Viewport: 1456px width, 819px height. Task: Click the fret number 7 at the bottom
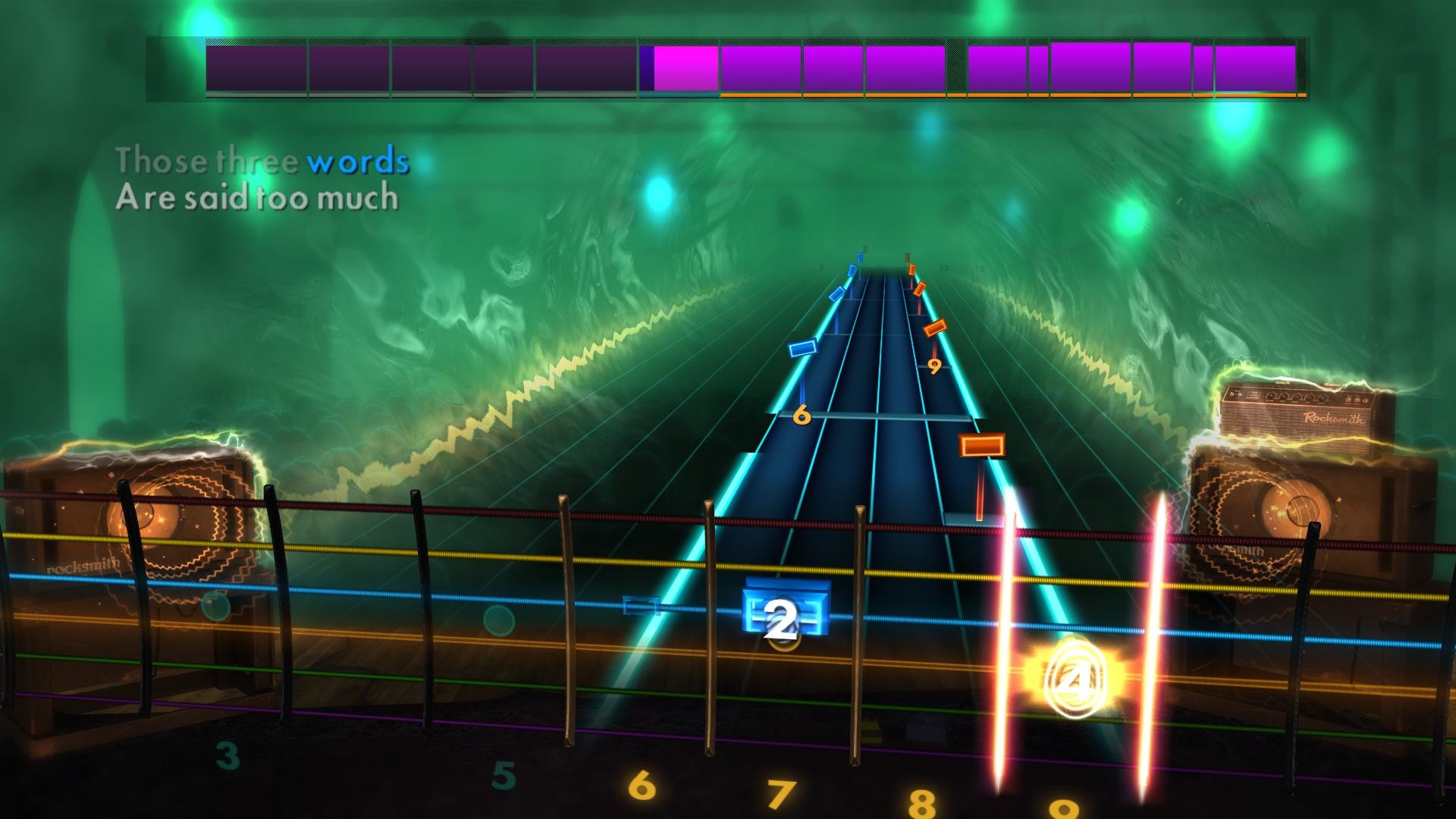(782, 792)
